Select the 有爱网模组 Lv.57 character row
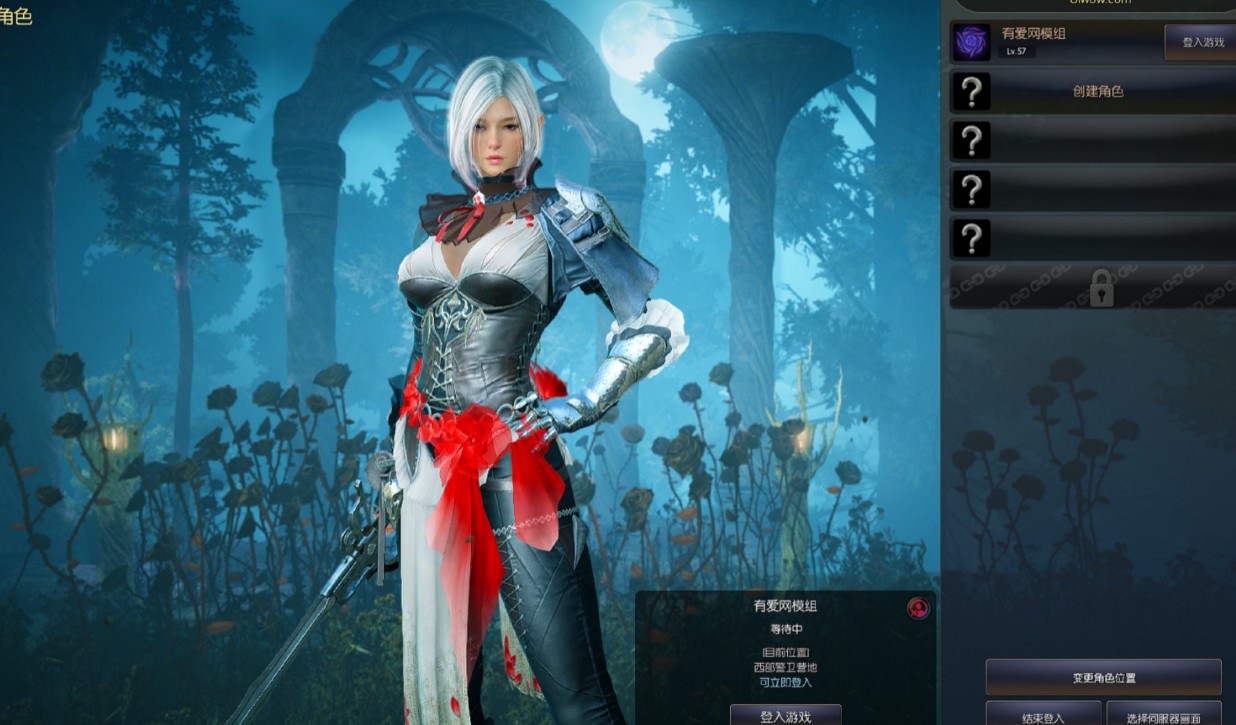Screen dimensions: 1236x725 tap(1060, 42)
